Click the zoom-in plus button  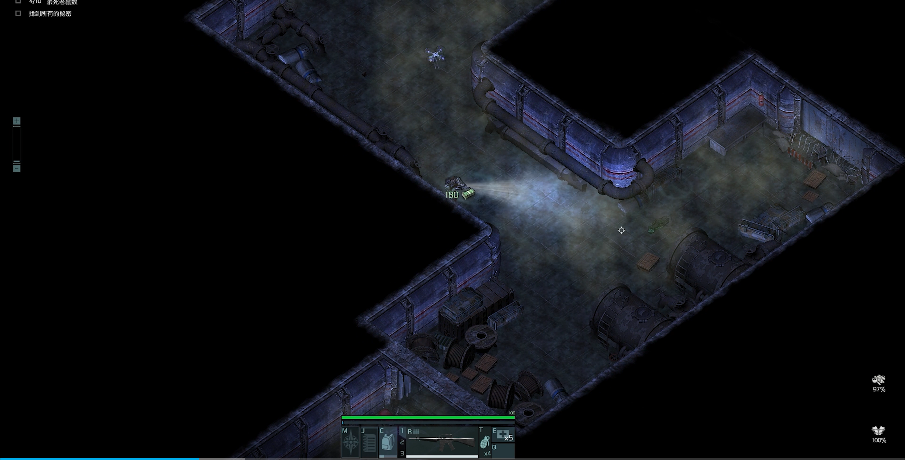tap(16, 122)
